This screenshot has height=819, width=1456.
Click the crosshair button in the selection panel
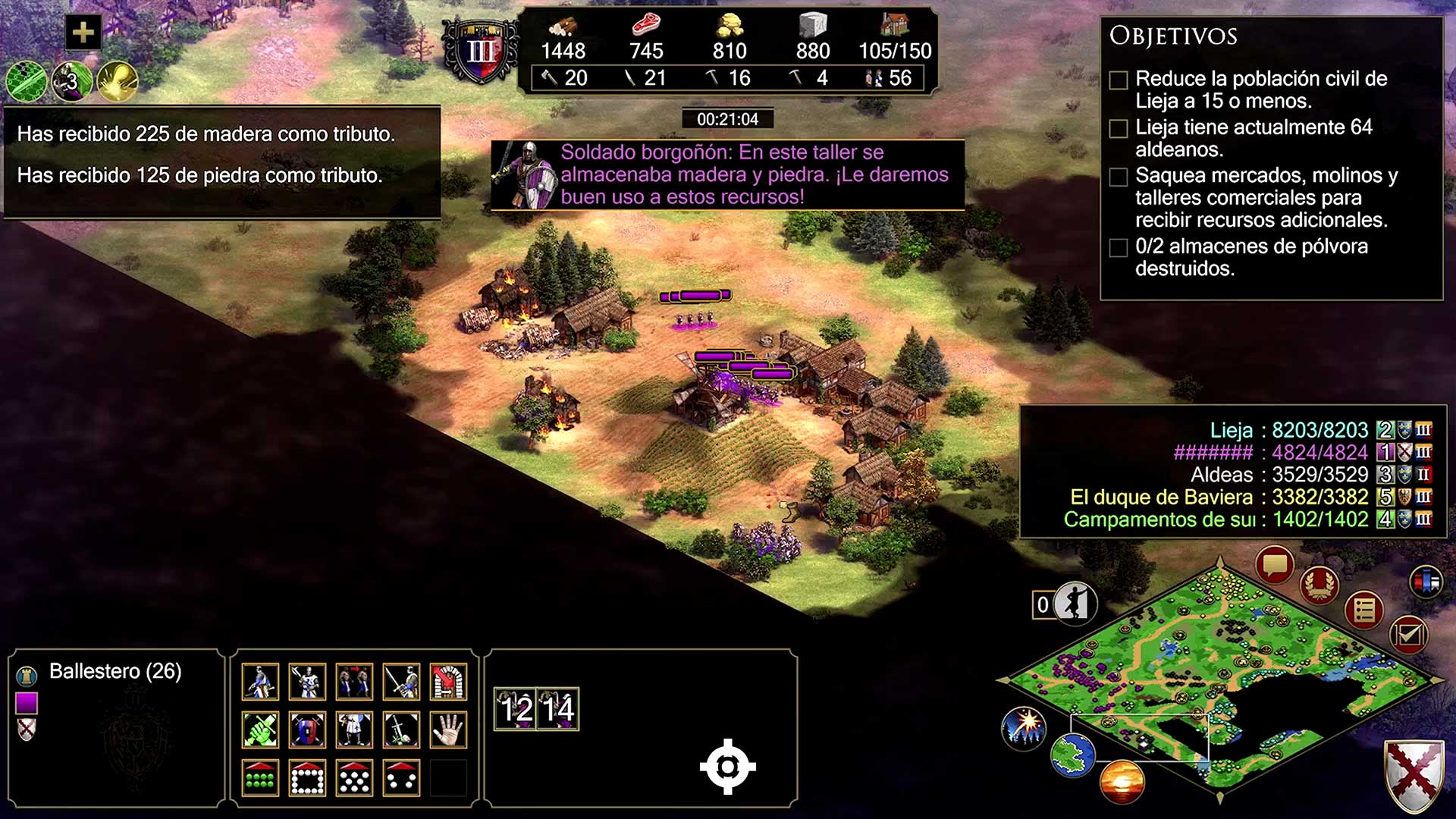coord(727,767)
